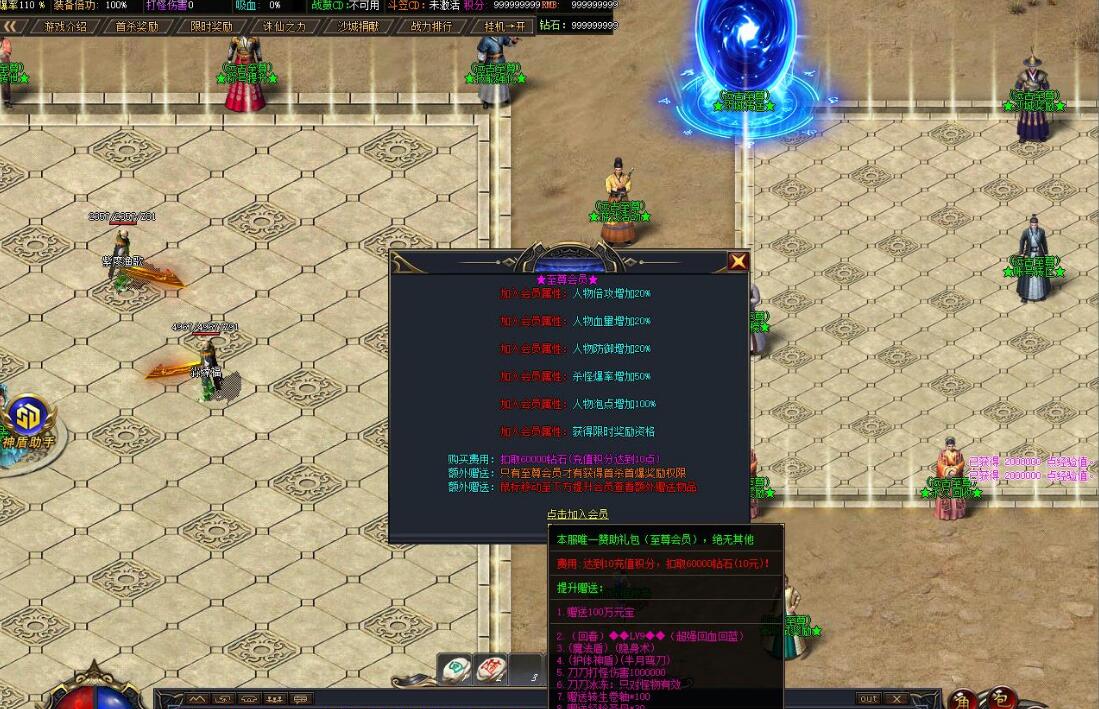Screen dimensions: 1099x709
Task: Click the 'out' button on the bottom bar
Action: coord(869,699)
